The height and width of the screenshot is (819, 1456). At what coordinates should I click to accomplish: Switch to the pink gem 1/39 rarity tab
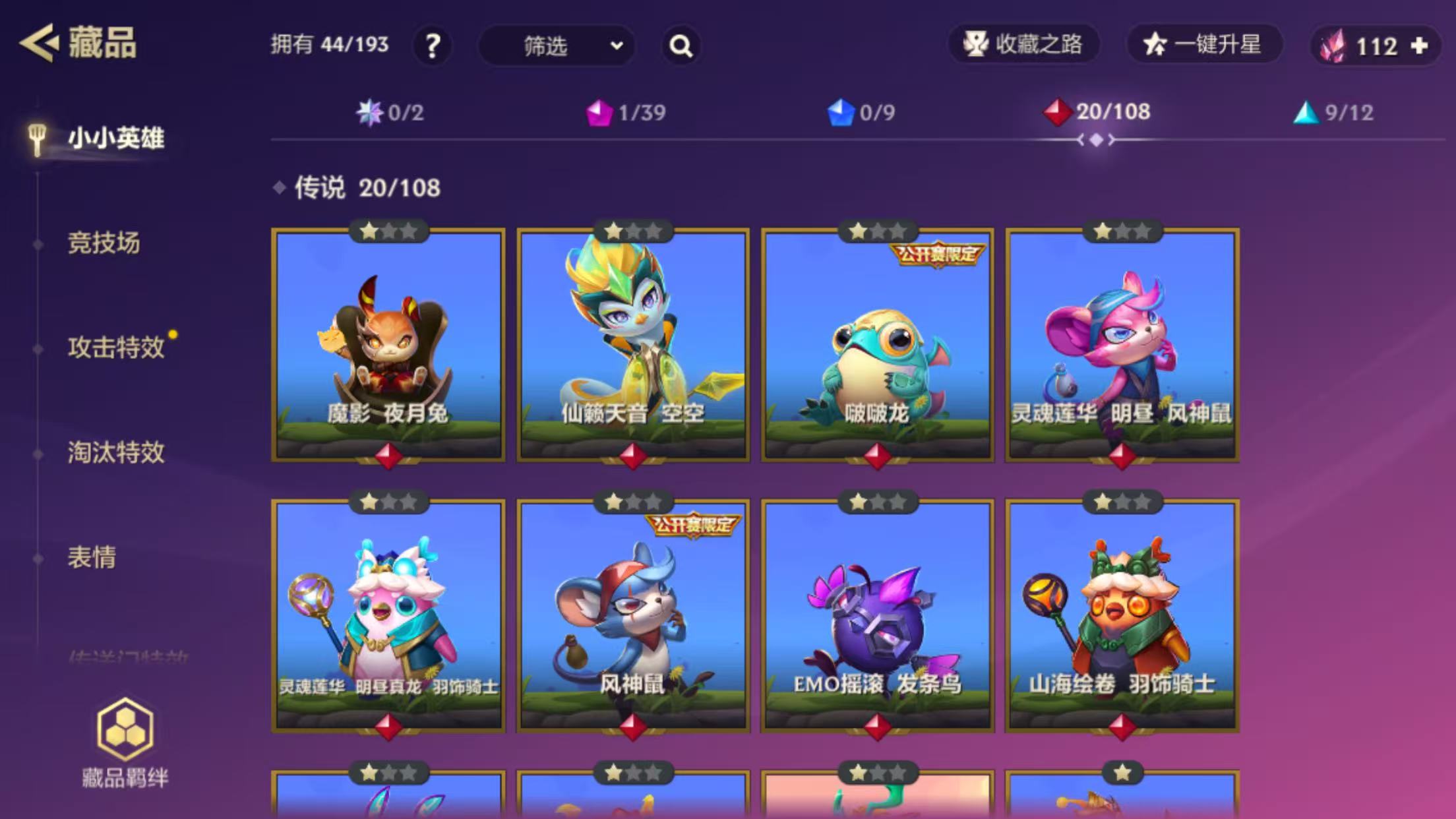coord(626,113)
